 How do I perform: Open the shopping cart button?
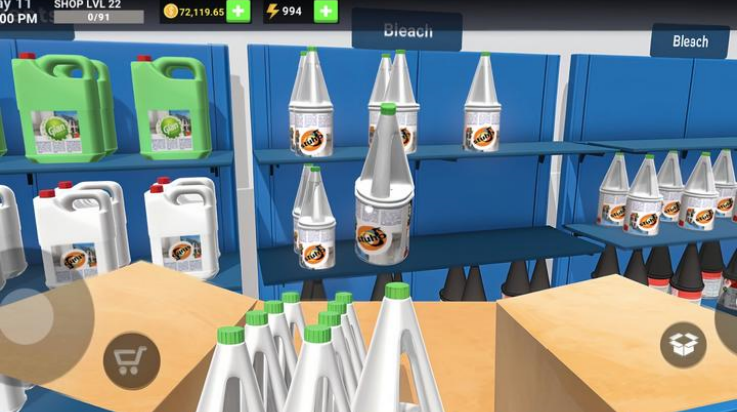click(131, 360)
